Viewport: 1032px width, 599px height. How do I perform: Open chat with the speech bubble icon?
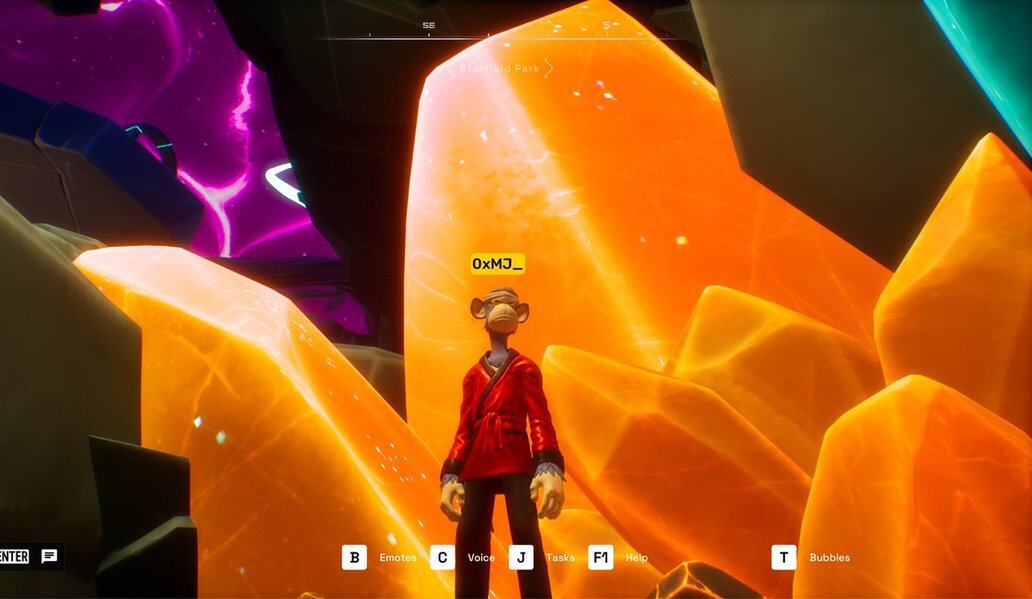[49, 557]
